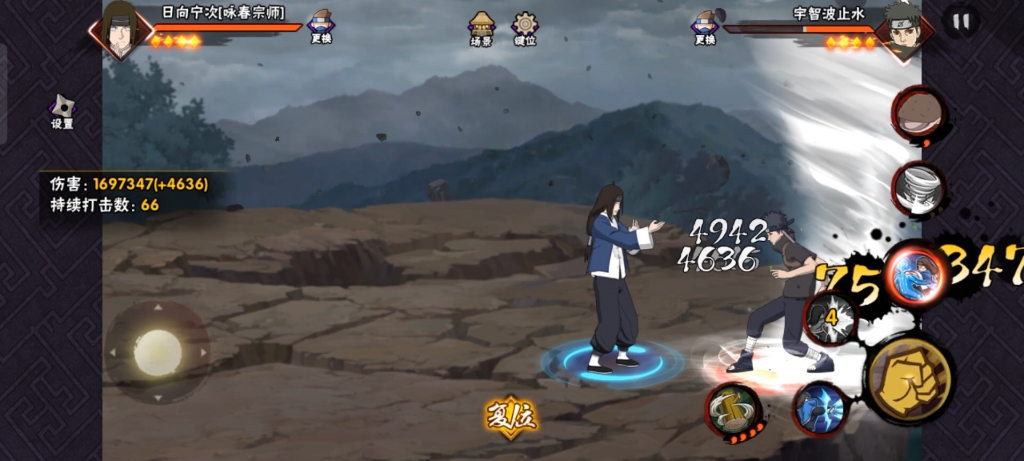
Task: Trigger the whirlwind skill with orange dots
Action: click(734, 410)
